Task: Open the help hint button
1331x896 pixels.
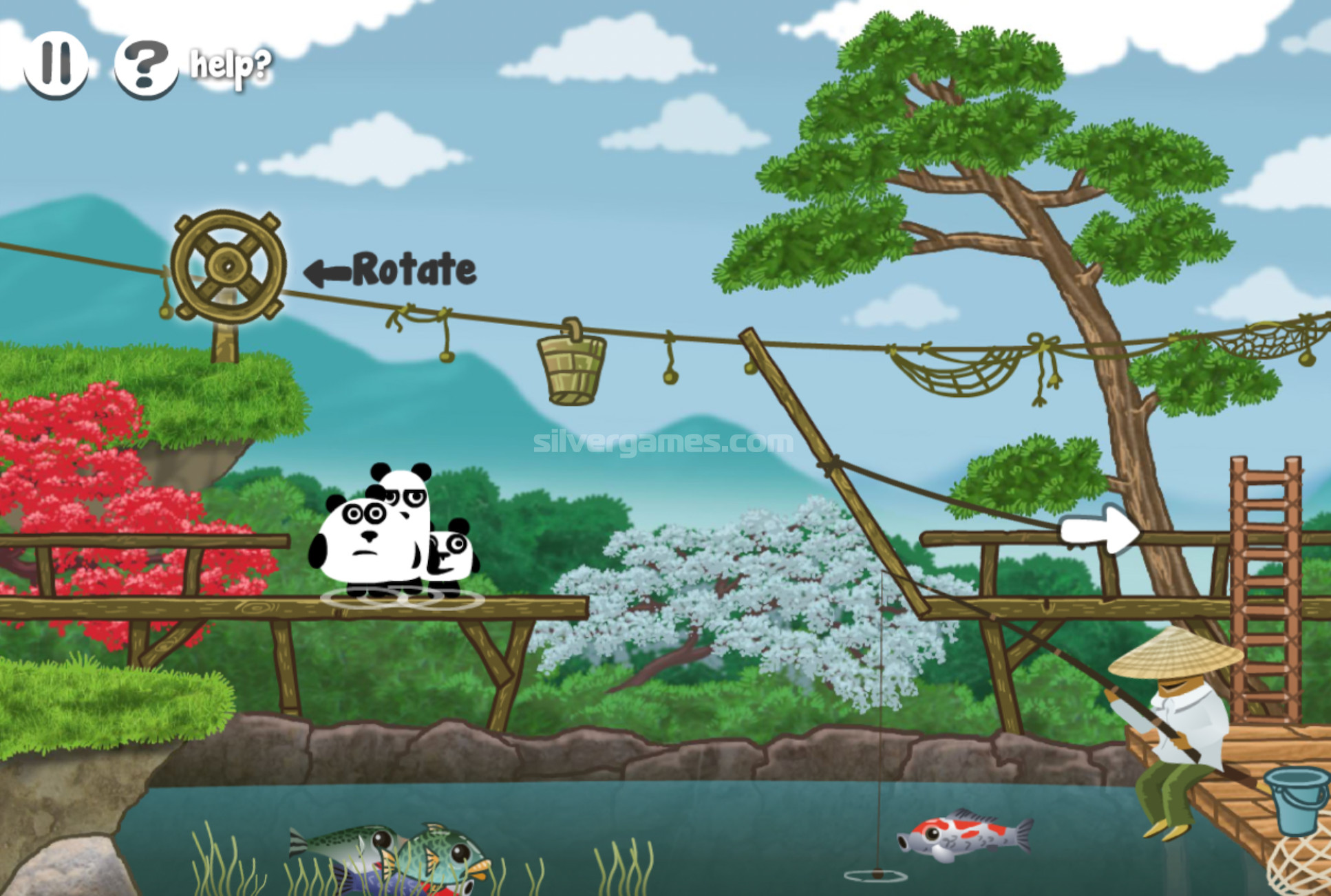Action: (145, 66)
